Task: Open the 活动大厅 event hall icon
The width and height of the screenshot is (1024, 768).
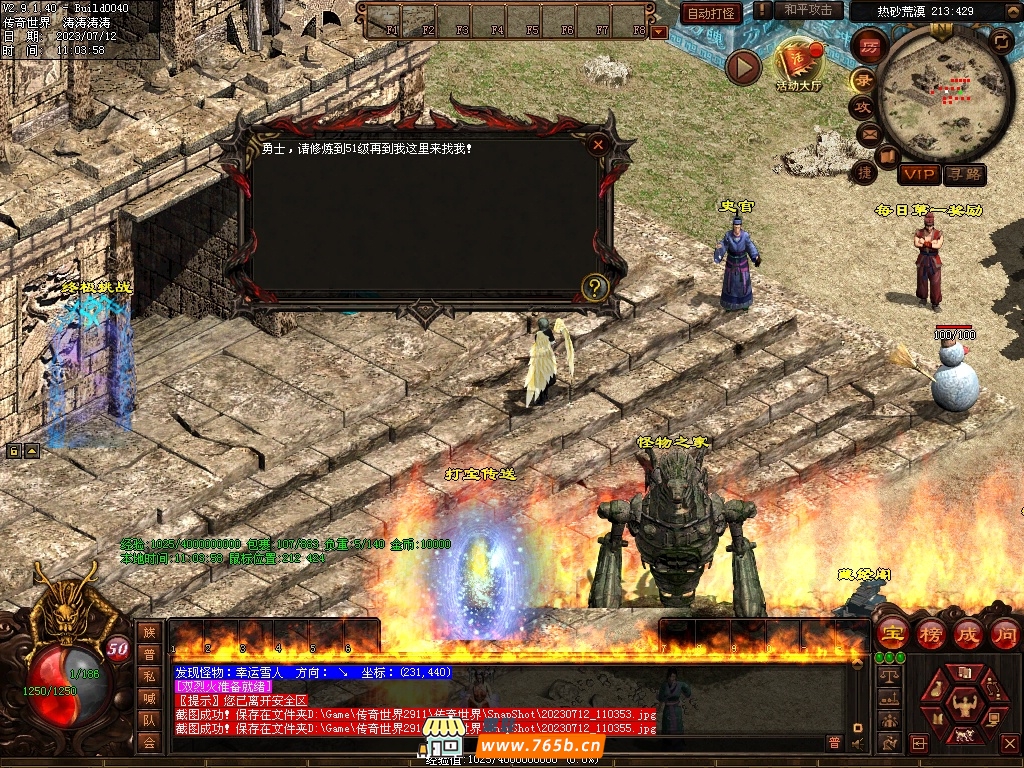Action: (798, 63)
